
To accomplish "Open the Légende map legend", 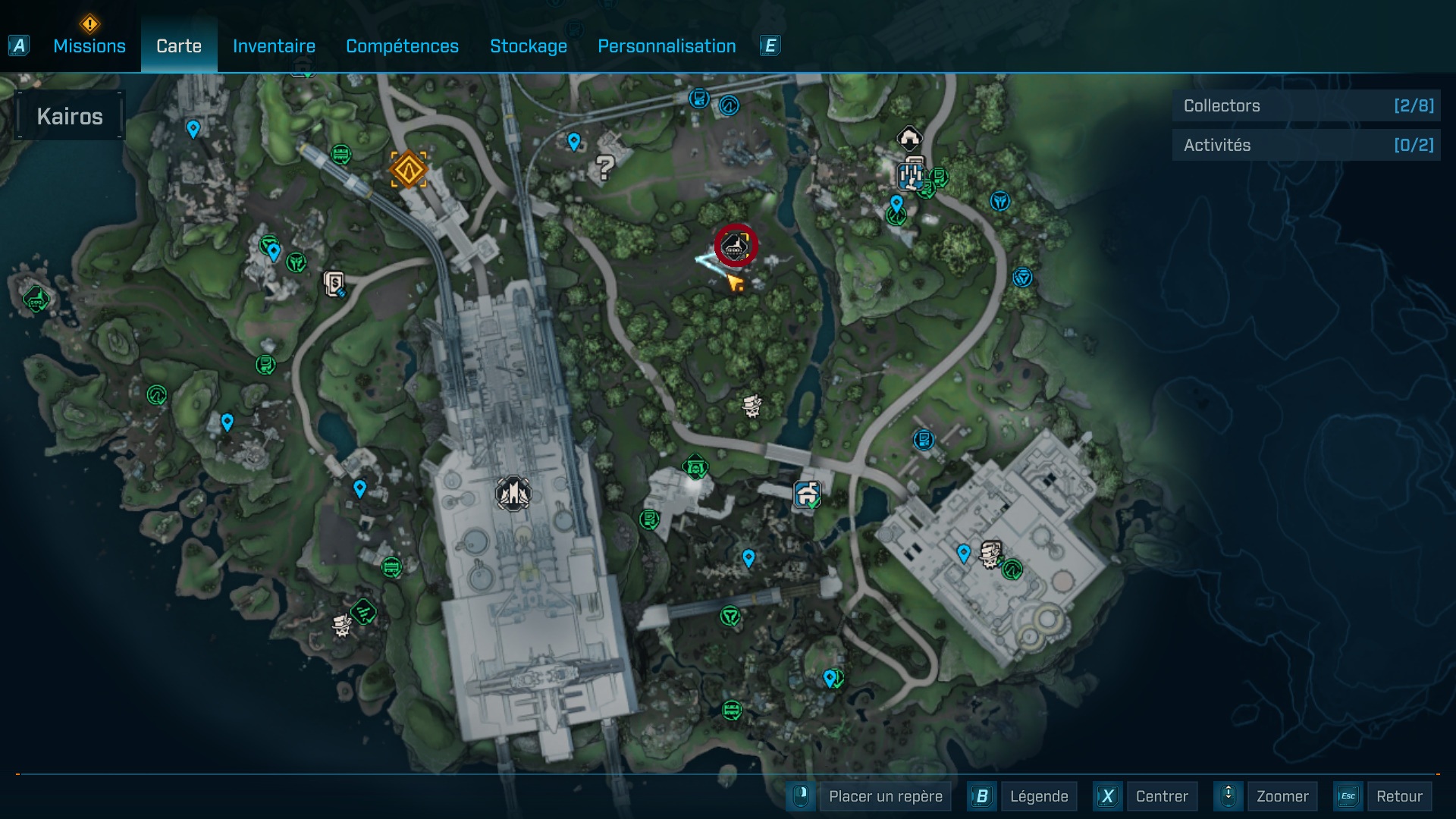I will [x=1038, y=796].
